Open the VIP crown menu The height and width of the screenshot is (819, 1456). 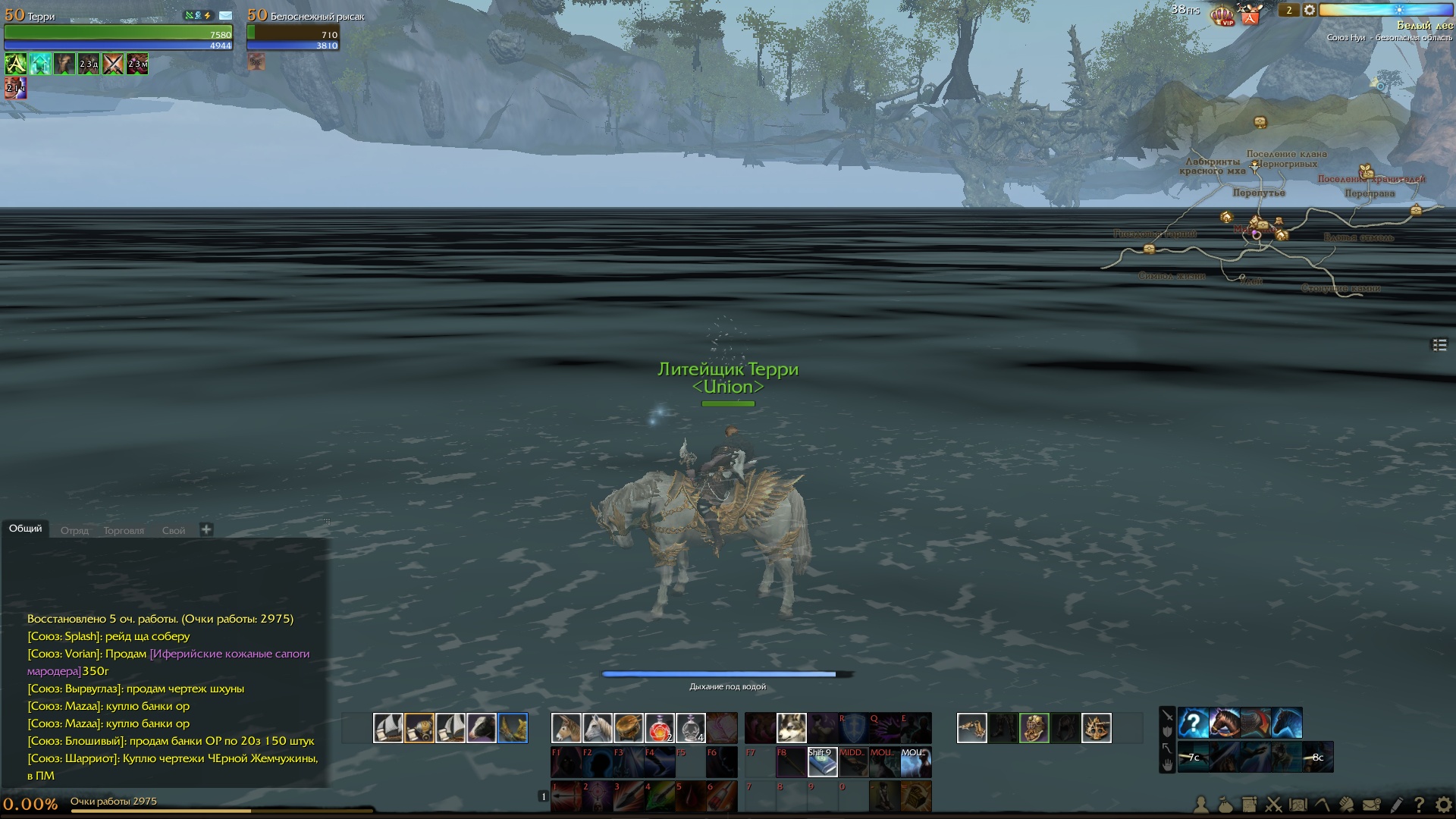click(1222, 15)
